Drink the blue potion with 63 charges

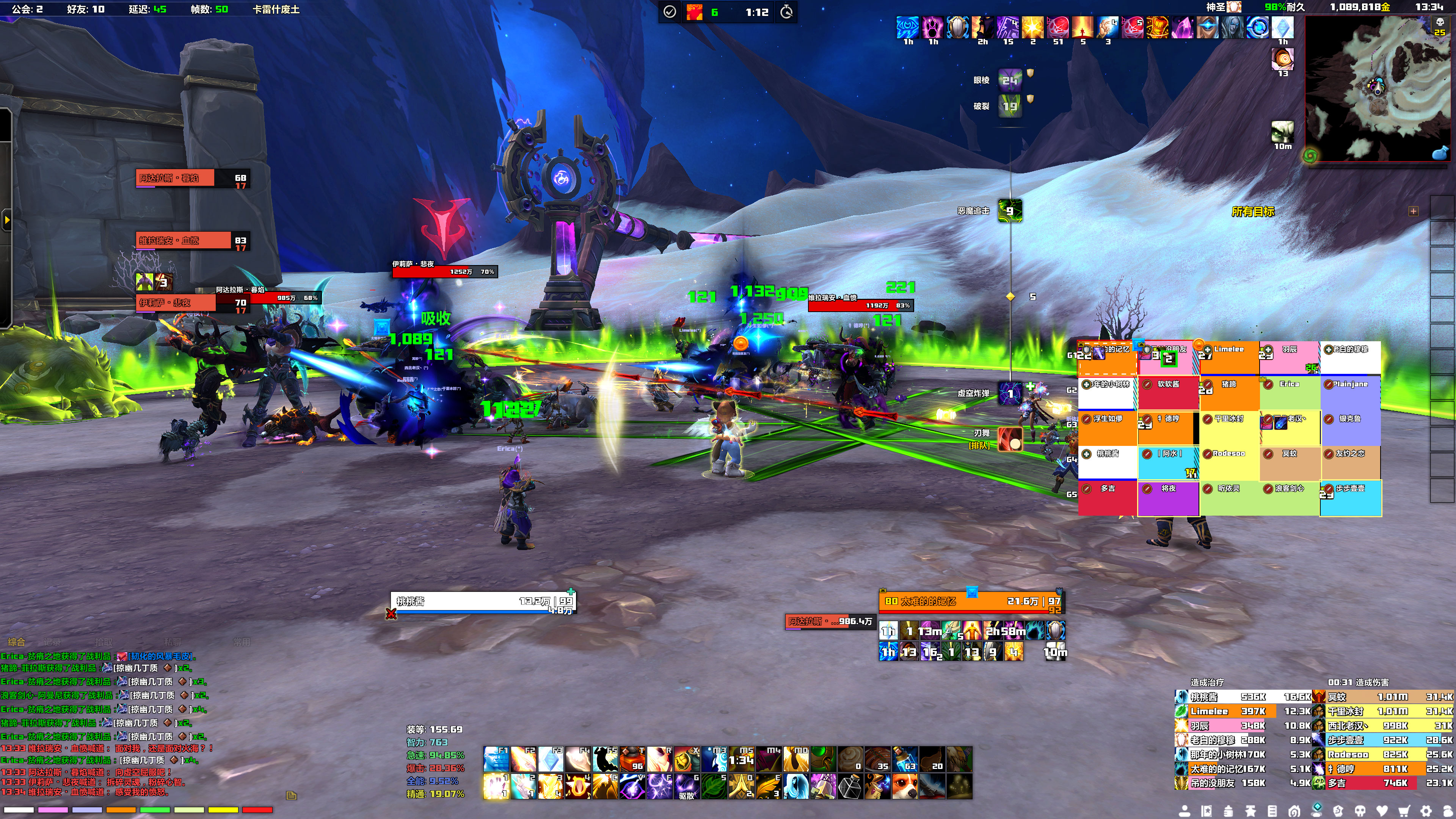click(904, 759)
